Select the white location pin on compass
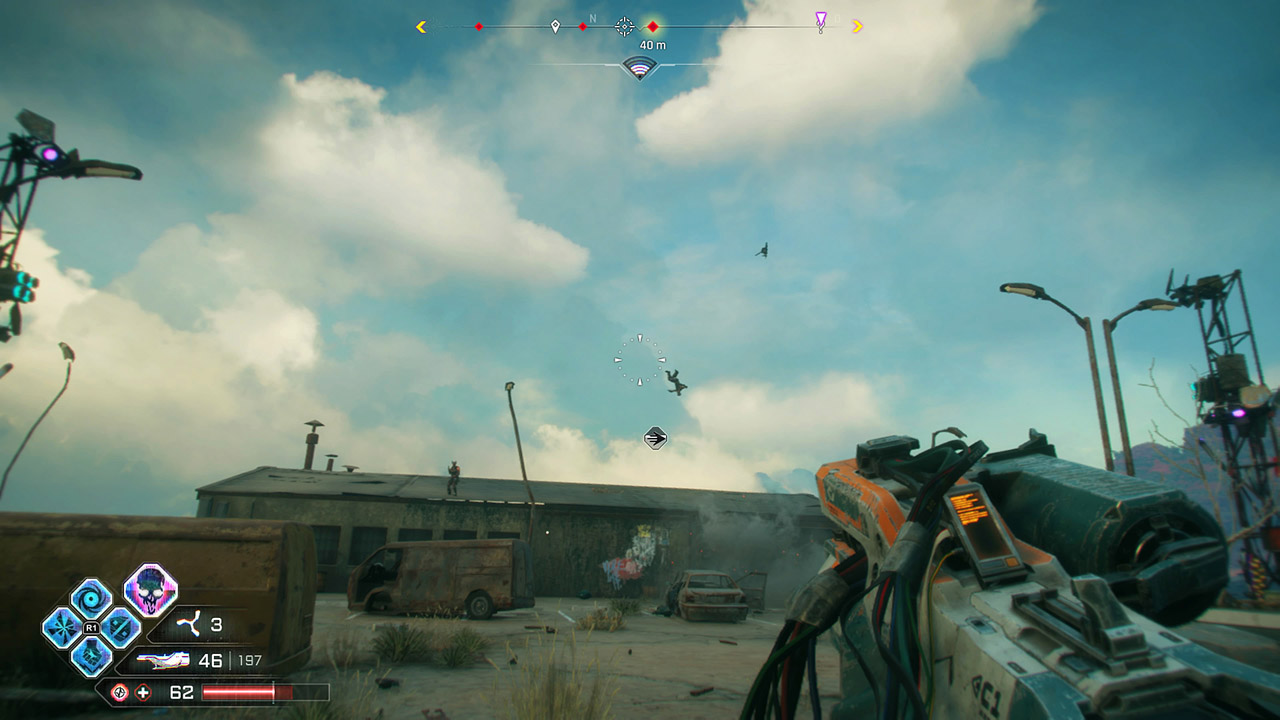Image resolution: width=1280 pixels, height=720 pixels. pyautogui.click(x=555, y=26)
